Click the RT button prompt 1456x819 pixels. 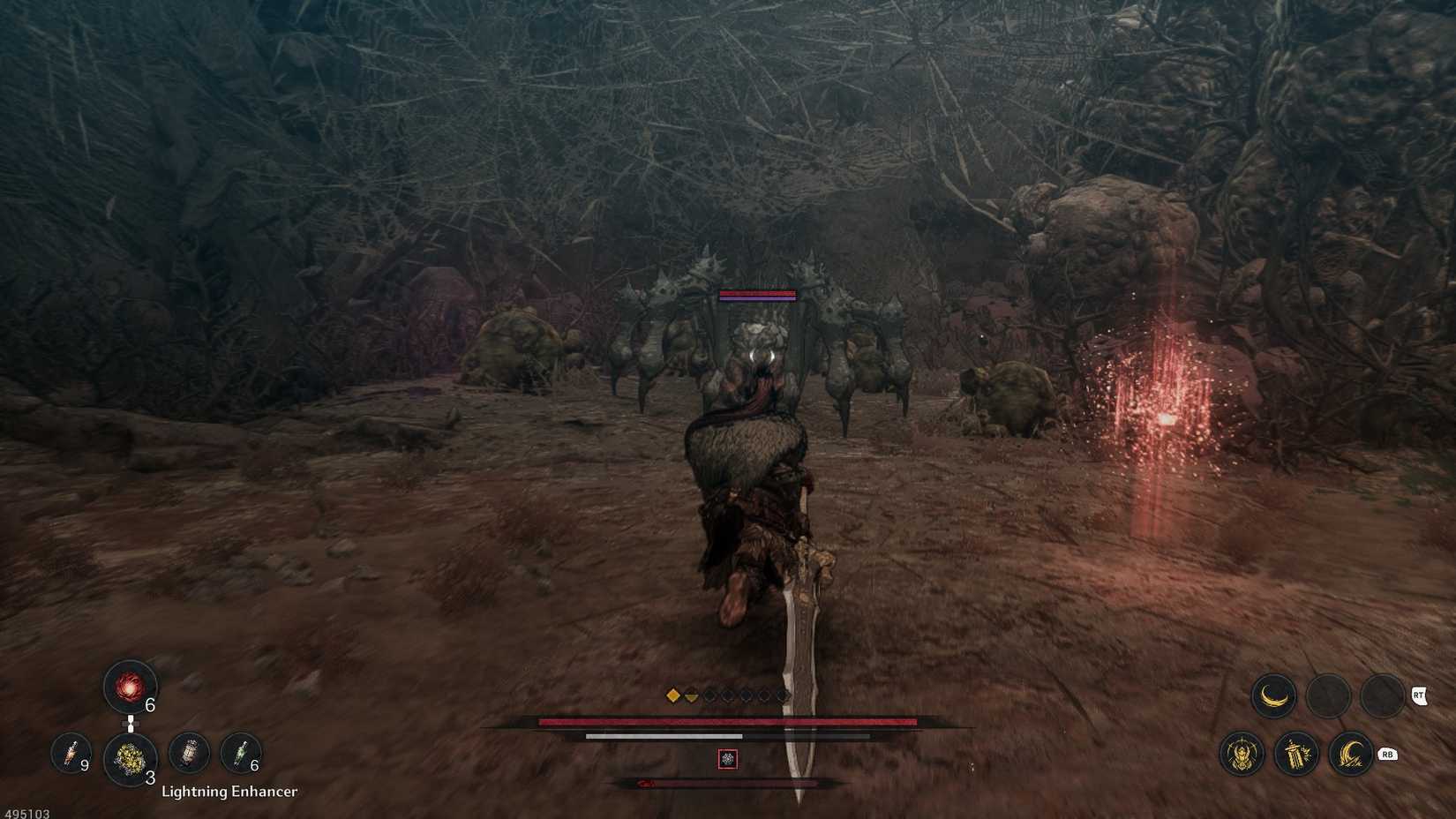tap(1419, 695)
